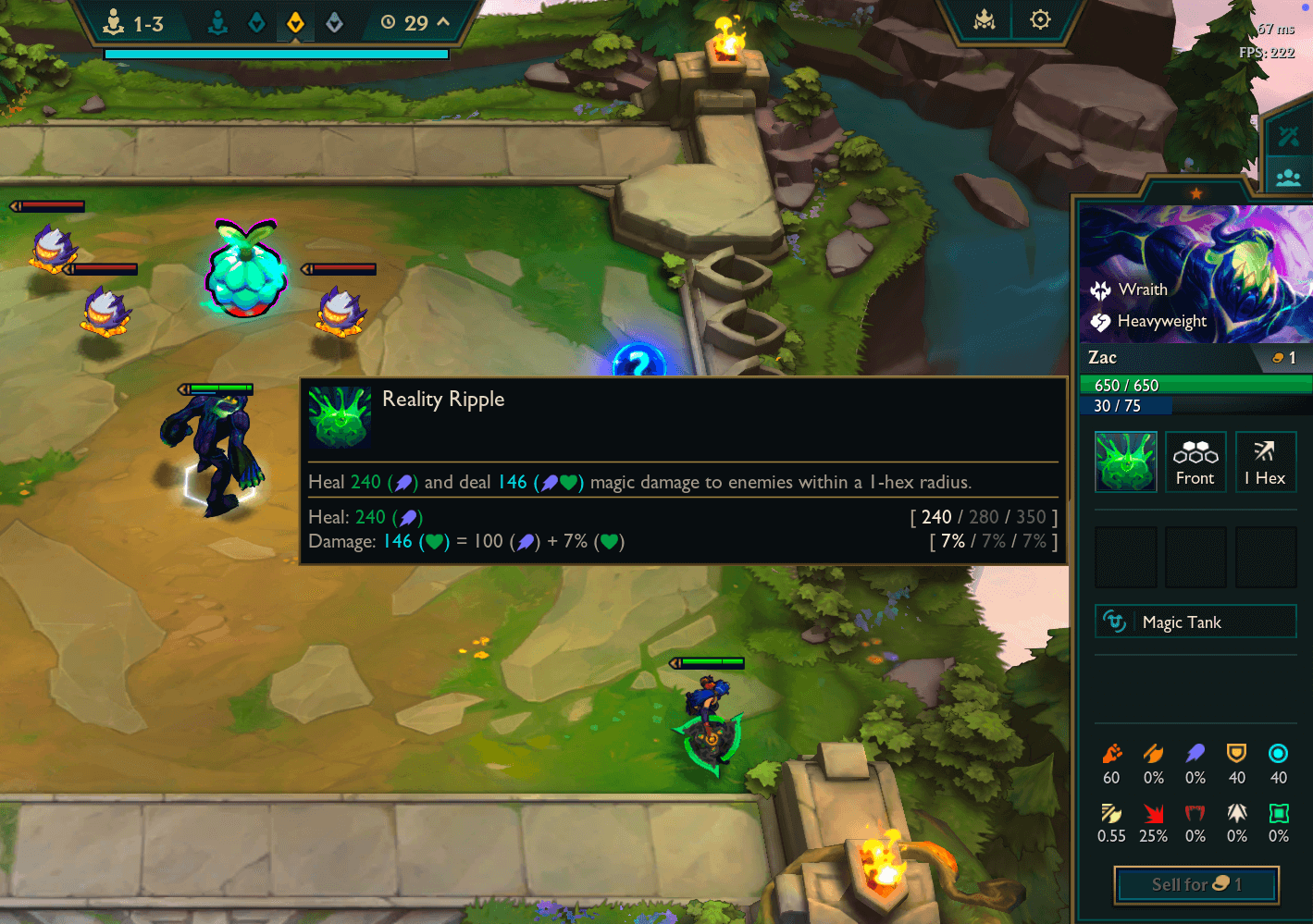The width and height of the screenshot is (1313, 924).
Task: Open the leaderboard with the crown icon
Action: coord(982,19)
